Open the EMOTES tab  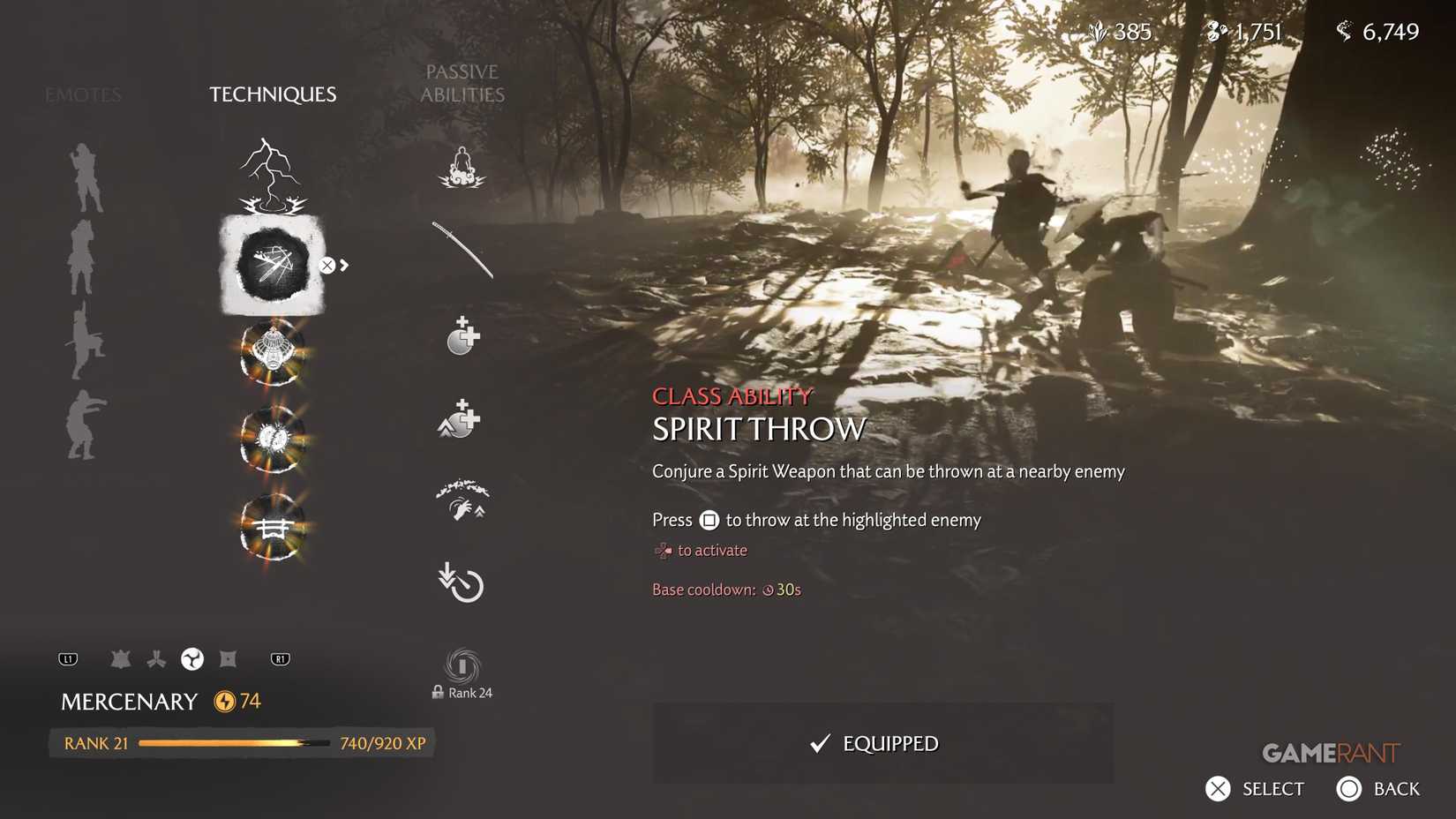[83, 94]
